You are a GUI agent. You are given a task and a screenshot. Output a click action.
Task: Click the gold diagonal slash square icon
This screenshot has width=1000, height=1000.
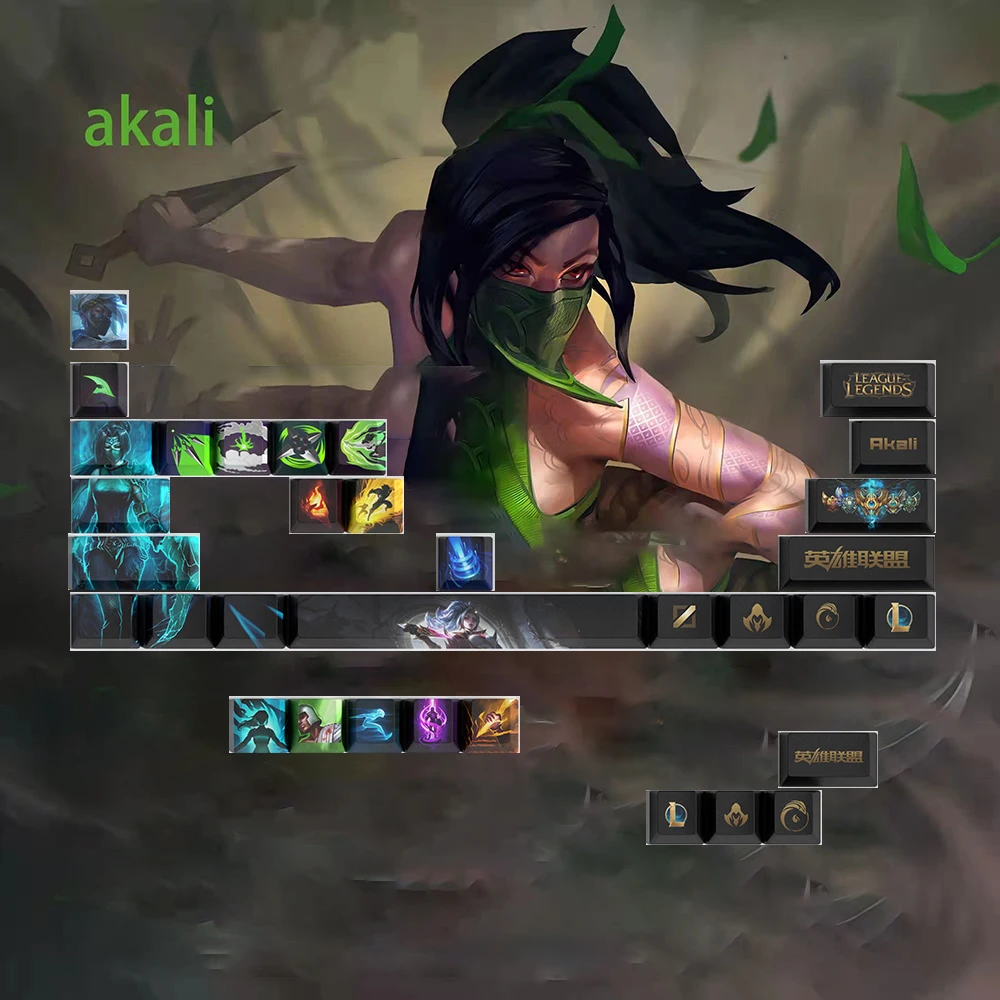tap(683, 620)
